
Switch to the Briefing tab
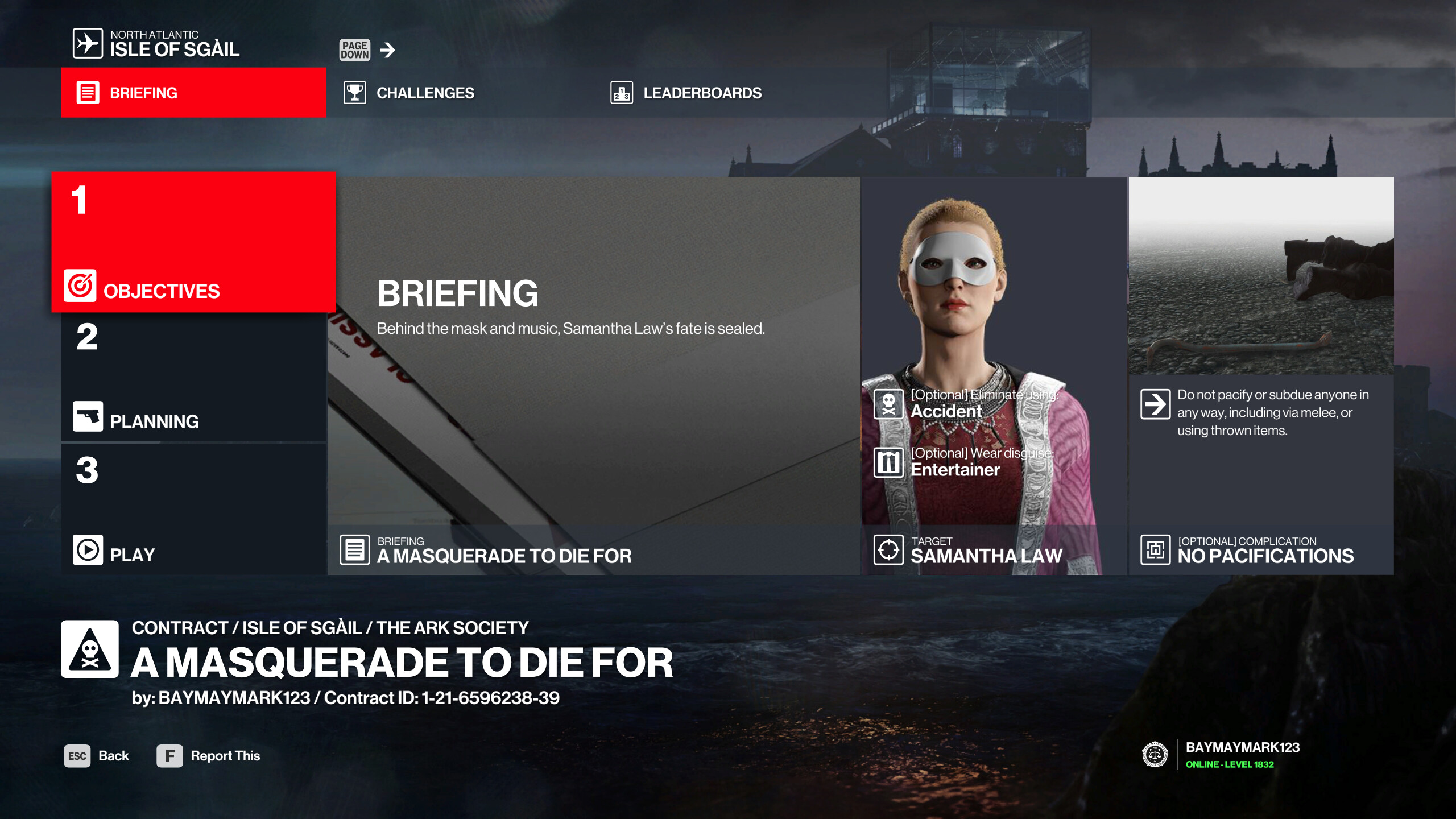pos(193,93)
